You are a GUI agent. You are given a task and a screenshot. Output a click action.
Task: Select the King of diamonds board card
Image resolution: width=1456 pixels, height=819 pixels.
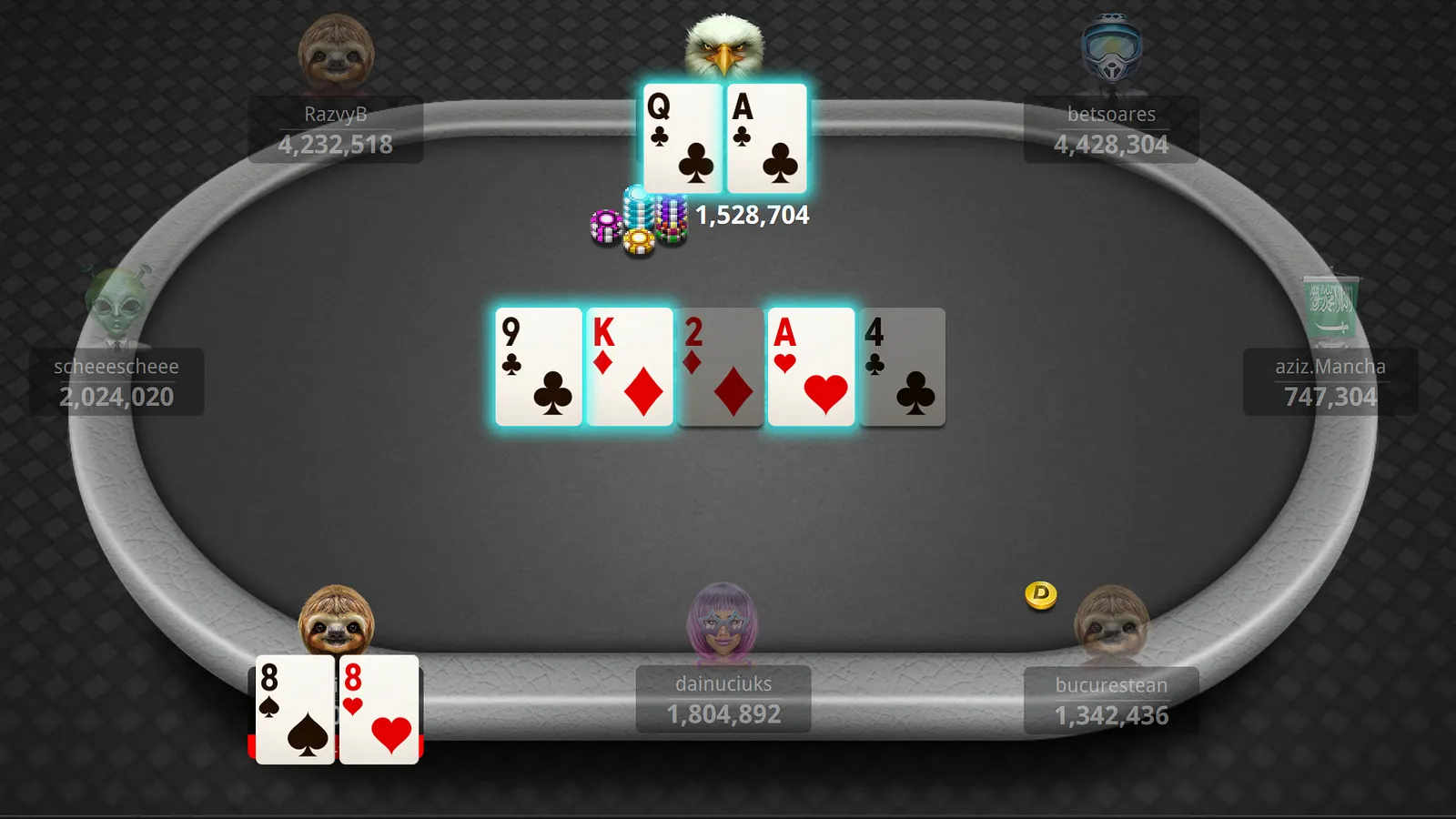630,367
